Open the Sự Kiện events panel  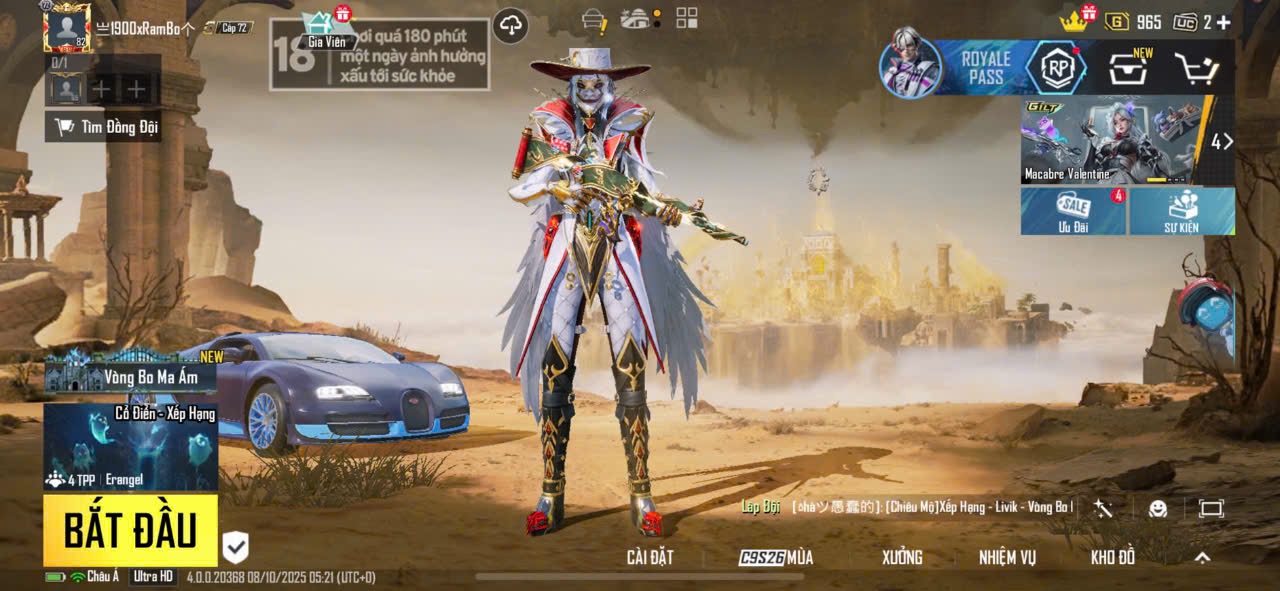coord(1182,211)
